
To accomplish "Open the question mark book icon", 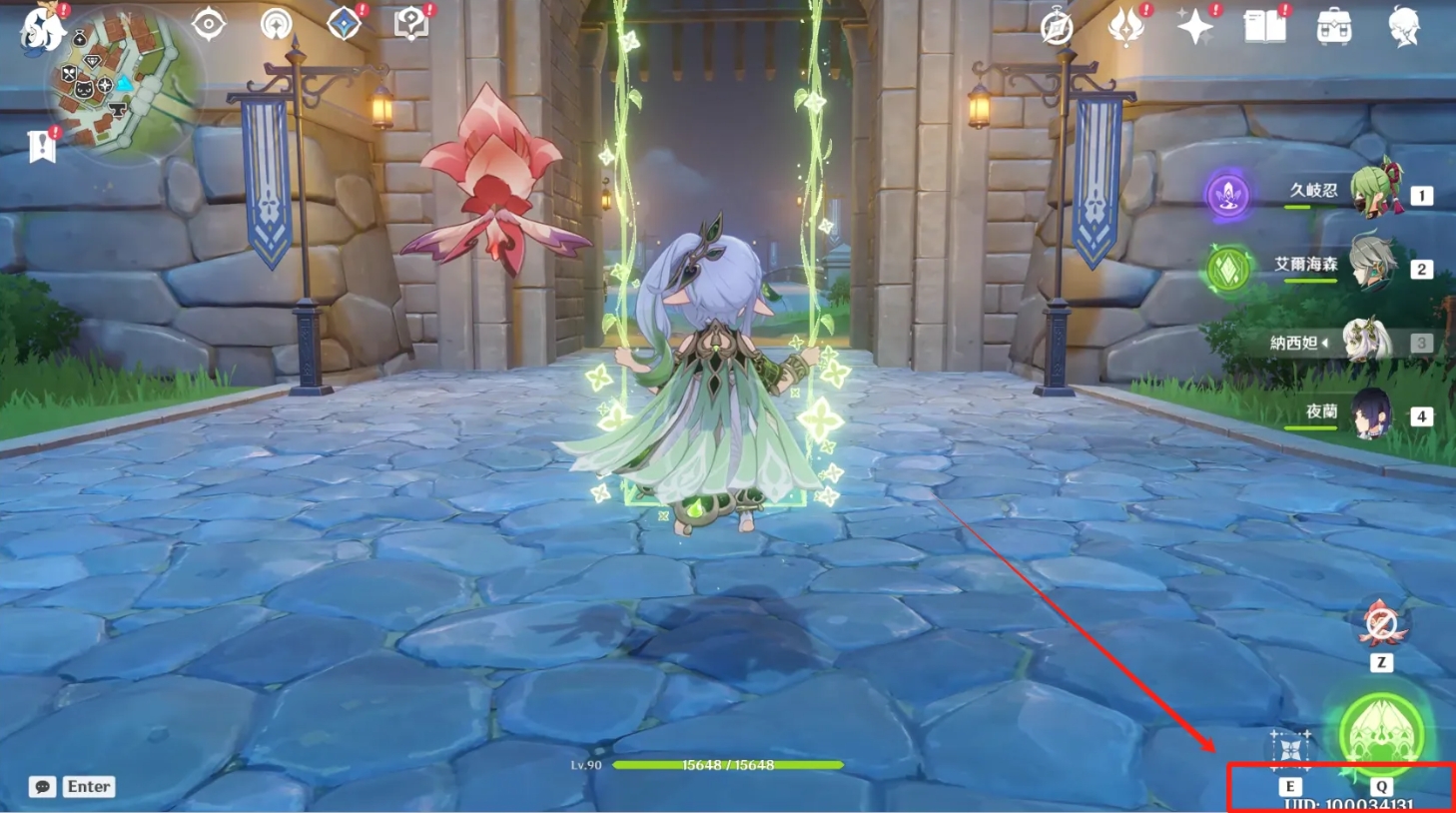I will point(410,24).
